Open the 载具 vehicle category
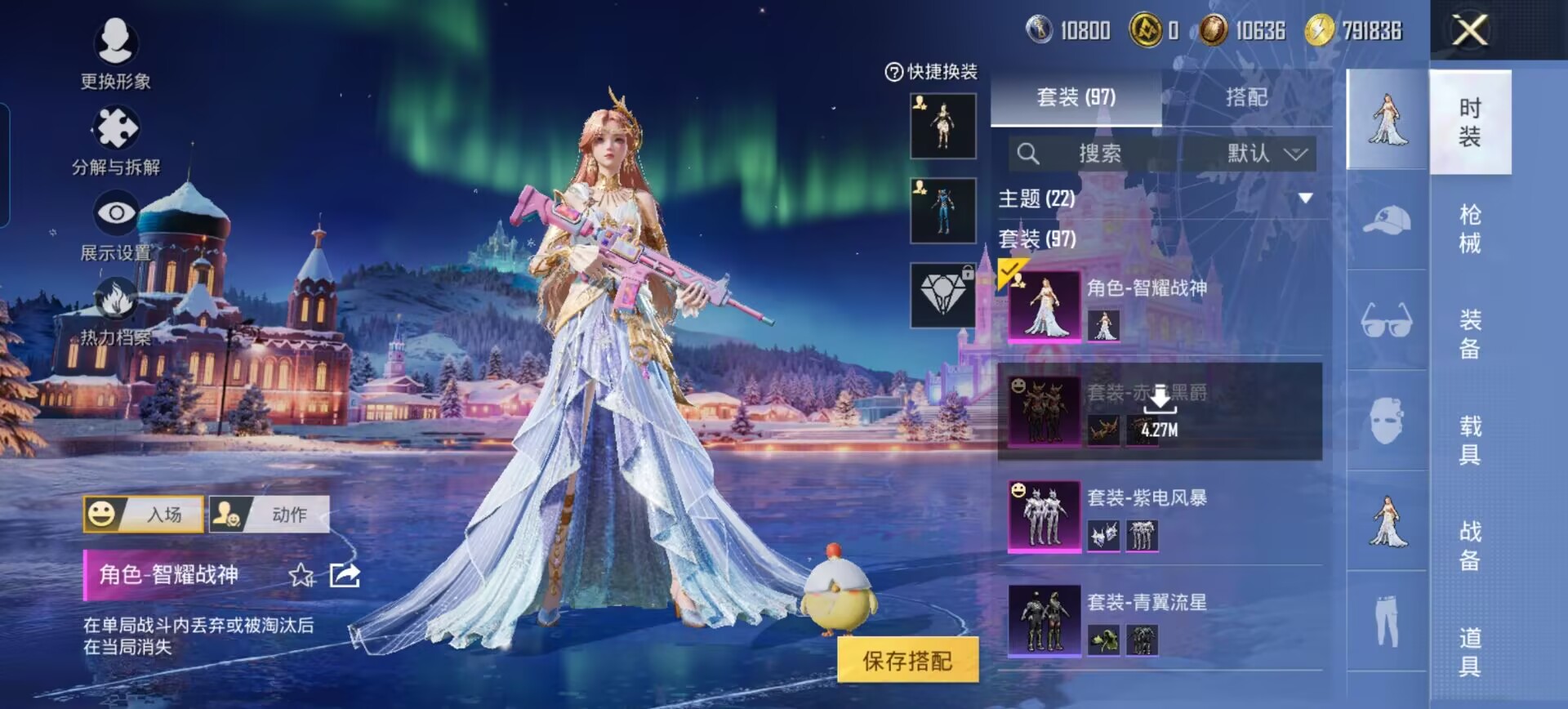The height and width of the screenshot is (709, 1568). [x=1470, y=439]
